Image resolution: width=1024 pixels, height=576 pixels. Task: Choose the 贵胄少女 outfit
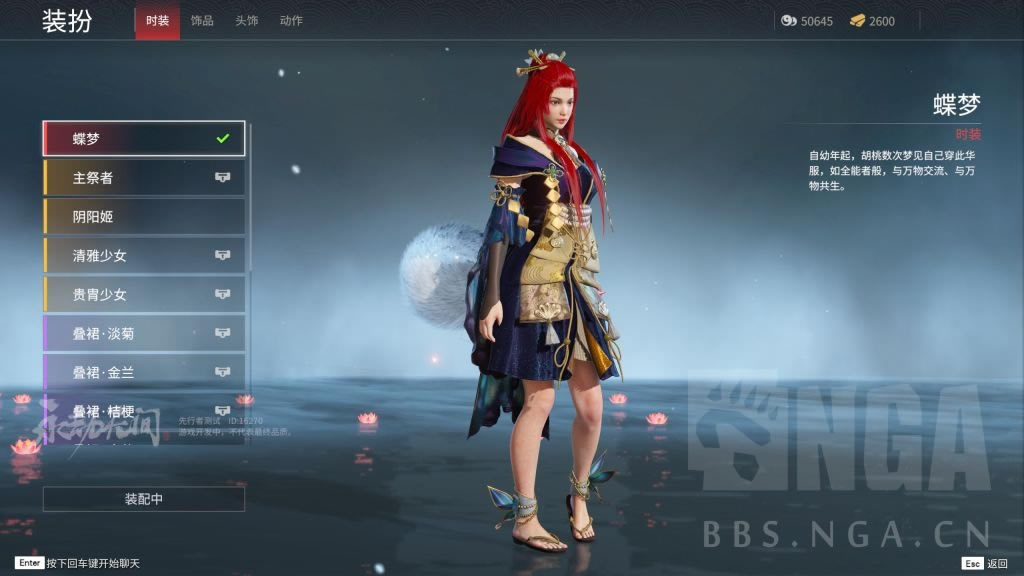coord(144,294)
